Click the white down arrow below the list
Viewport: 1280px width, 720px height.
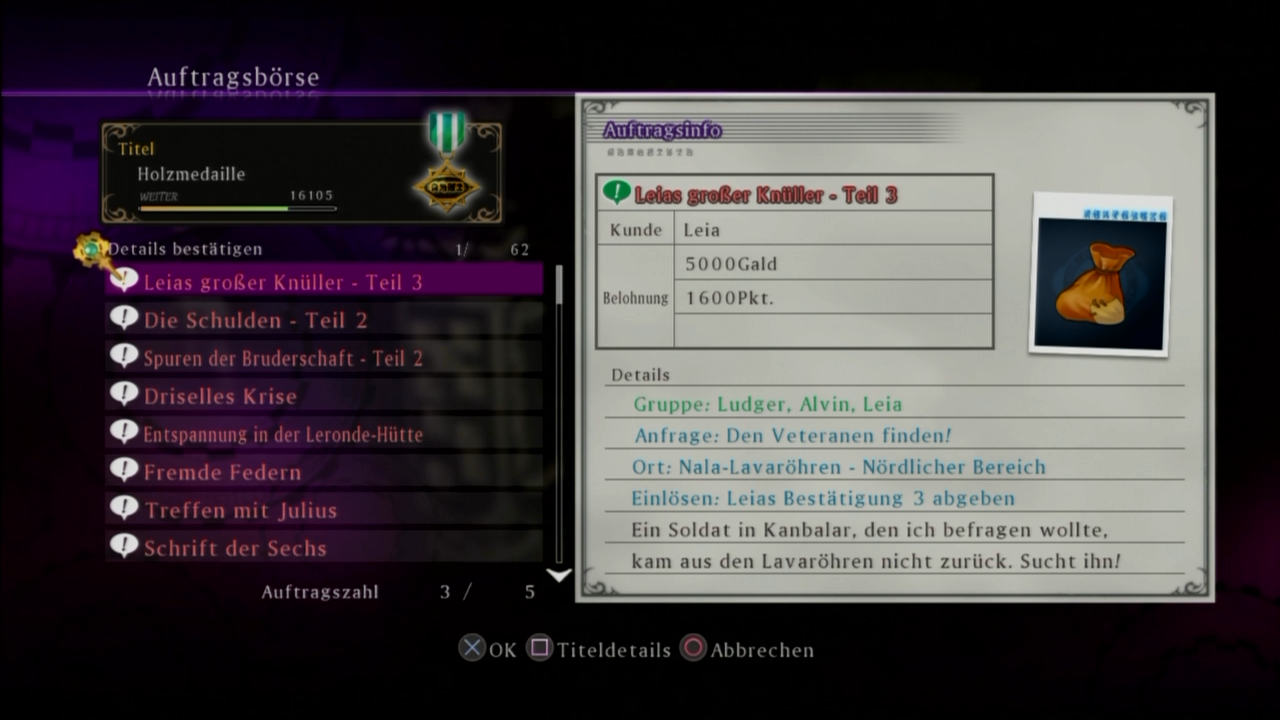pyautogui.click(x=559, y=575)
